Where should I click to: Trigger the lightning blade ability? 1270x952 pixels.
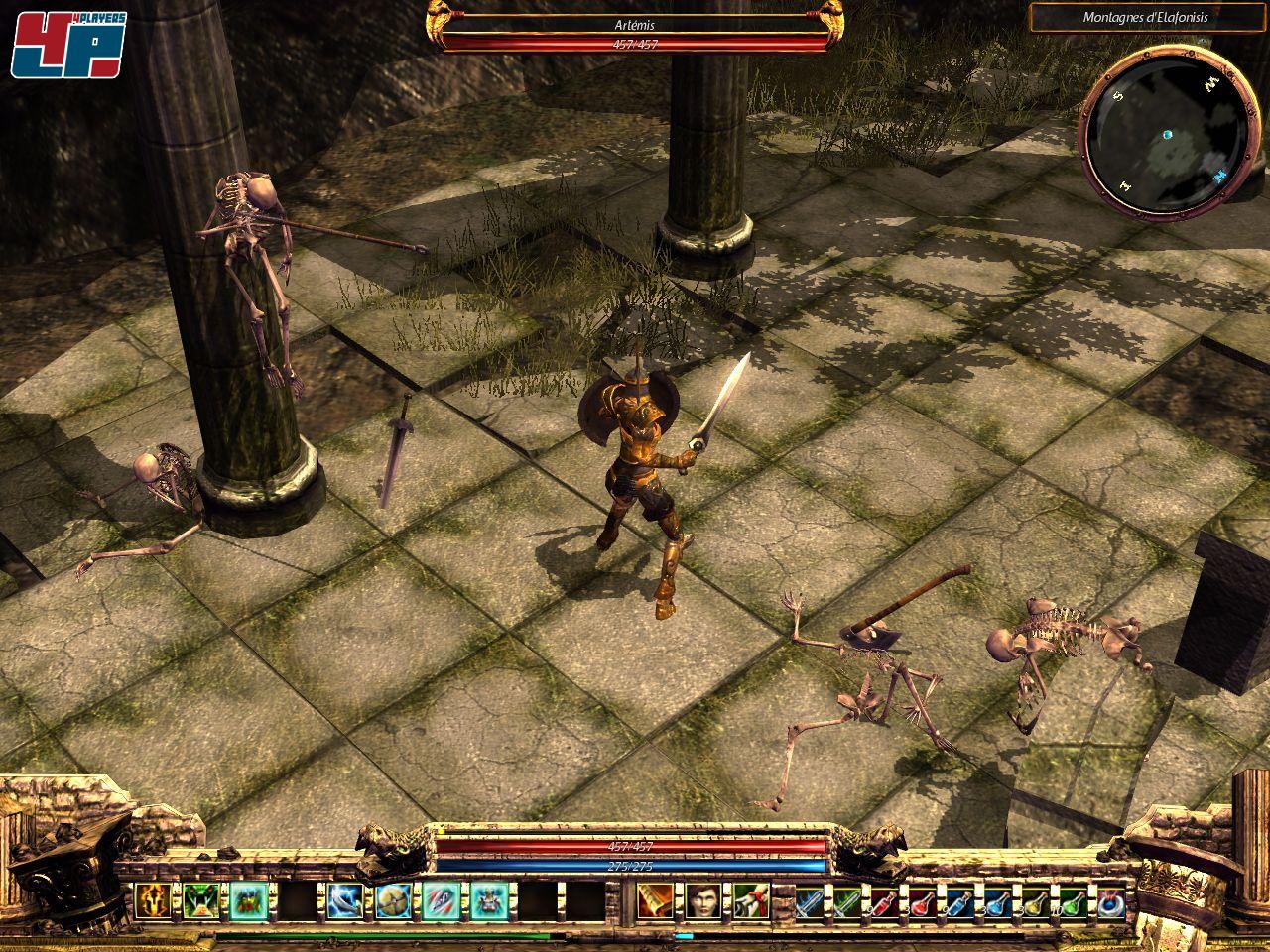pyautogui.click(x=344, y=900)
